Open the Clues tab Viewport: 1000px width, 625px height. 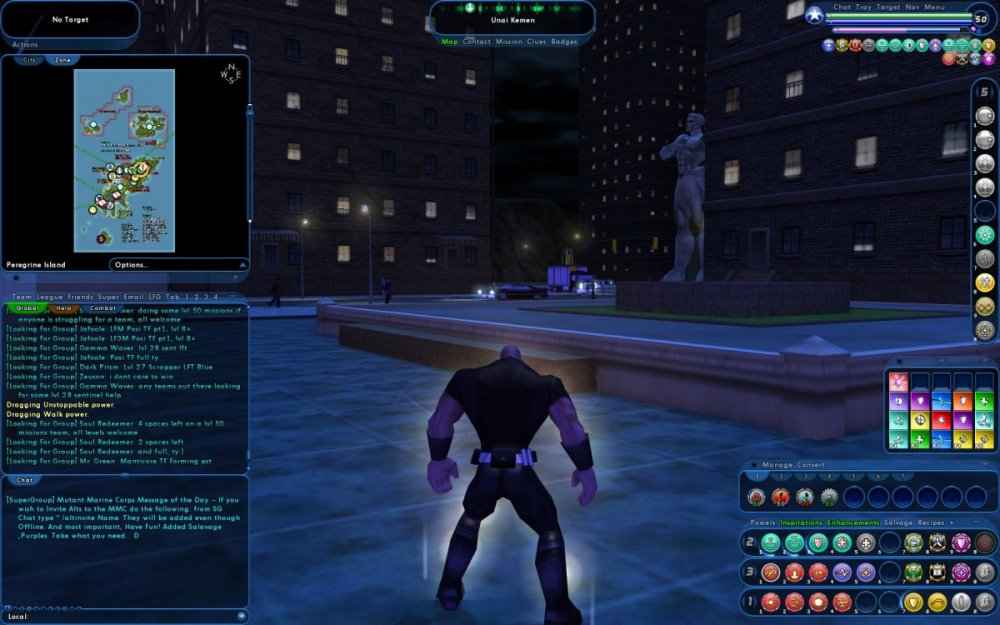(538, 42)
